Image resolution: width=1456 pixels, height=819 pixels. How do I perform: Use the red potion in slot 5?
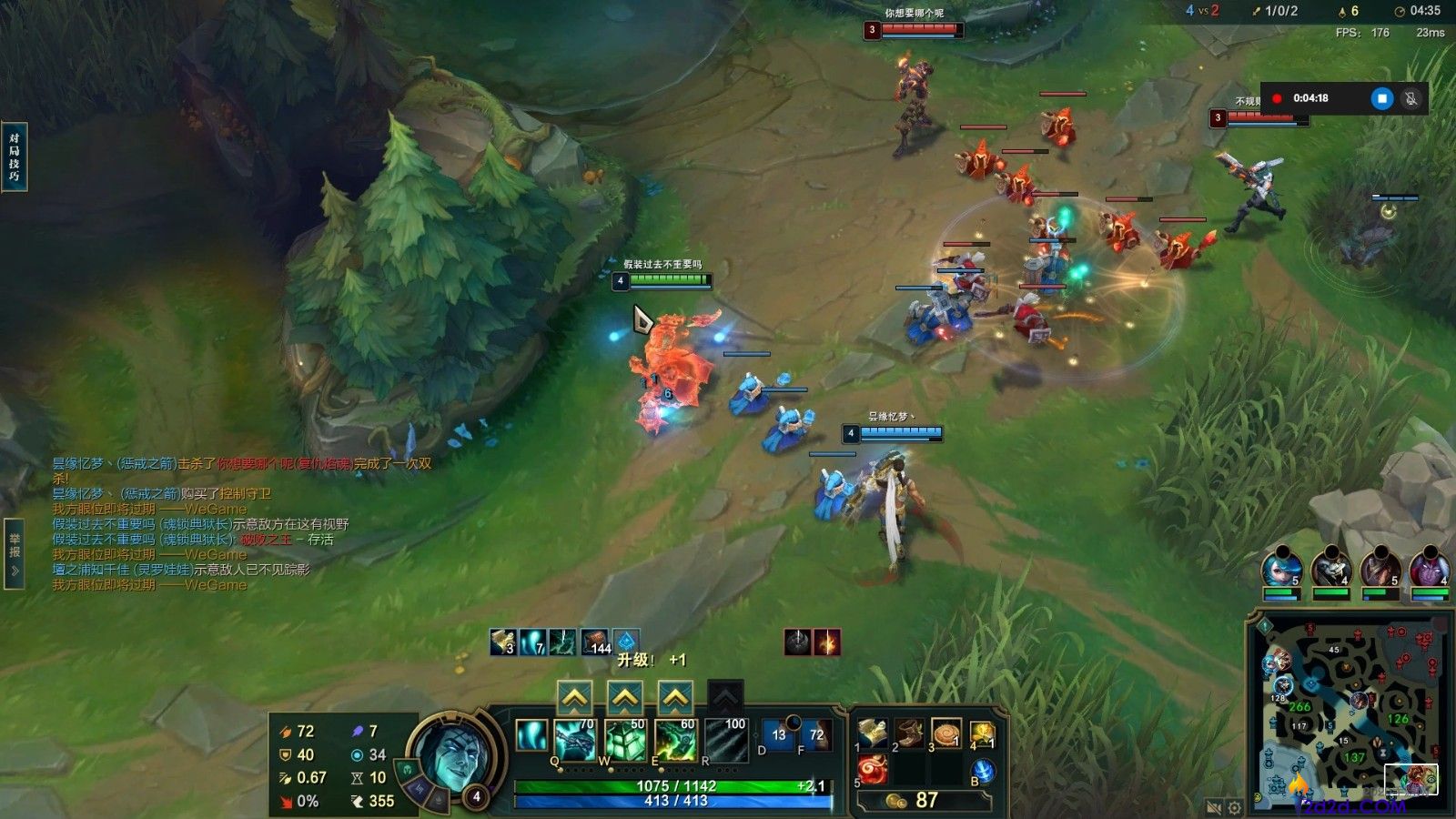point(873,770)
